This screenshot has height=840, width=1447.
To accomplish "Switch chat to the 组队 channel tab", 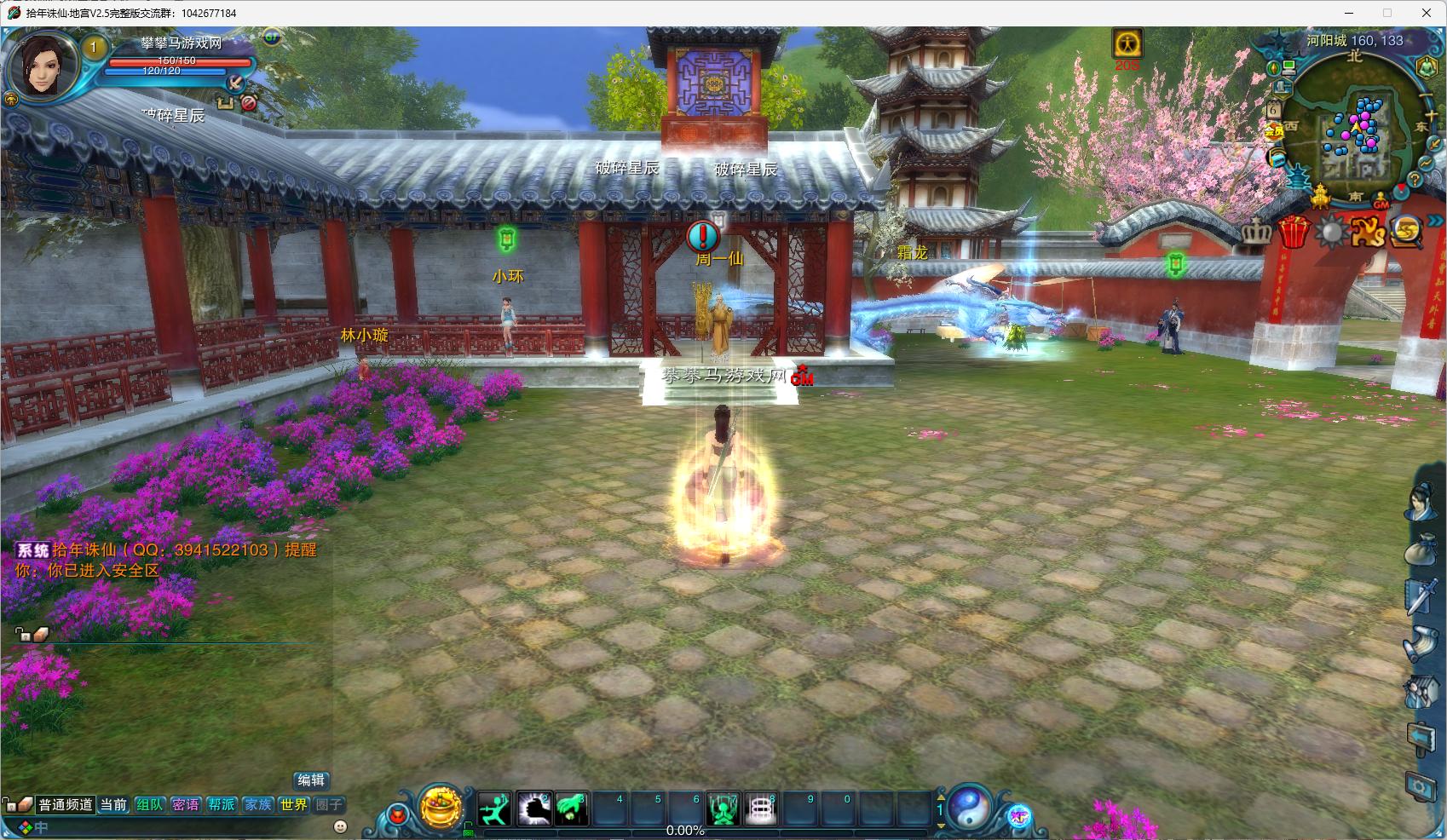I will coord(150,805).
